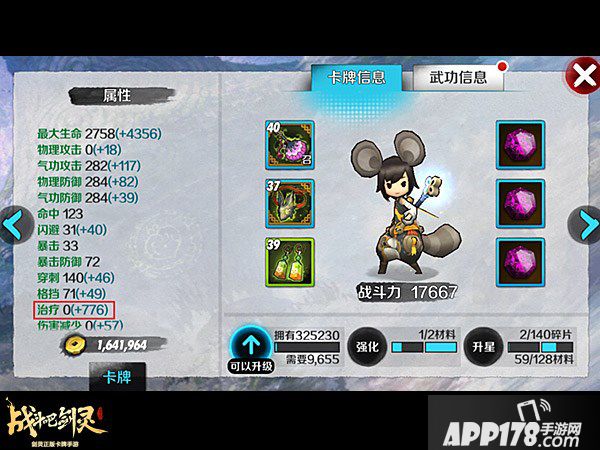Select the level 40 equipment slot
Screen dimensions: 600x450
(x=290, y=145)
